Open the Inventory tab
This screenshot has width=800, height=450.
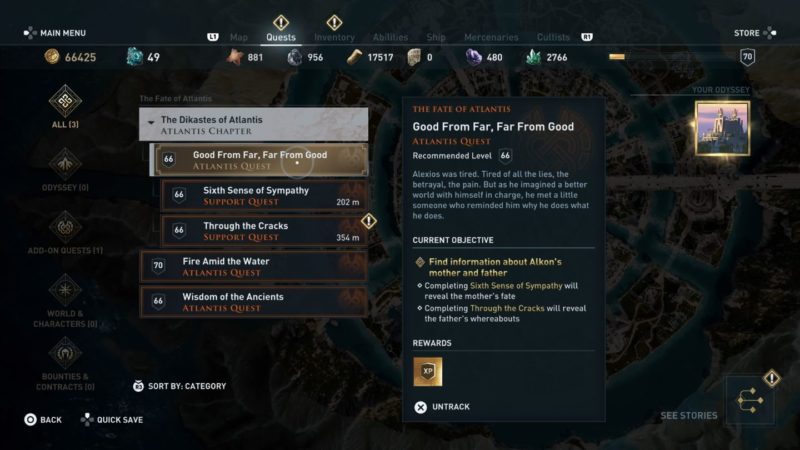(x=334, y=37)
